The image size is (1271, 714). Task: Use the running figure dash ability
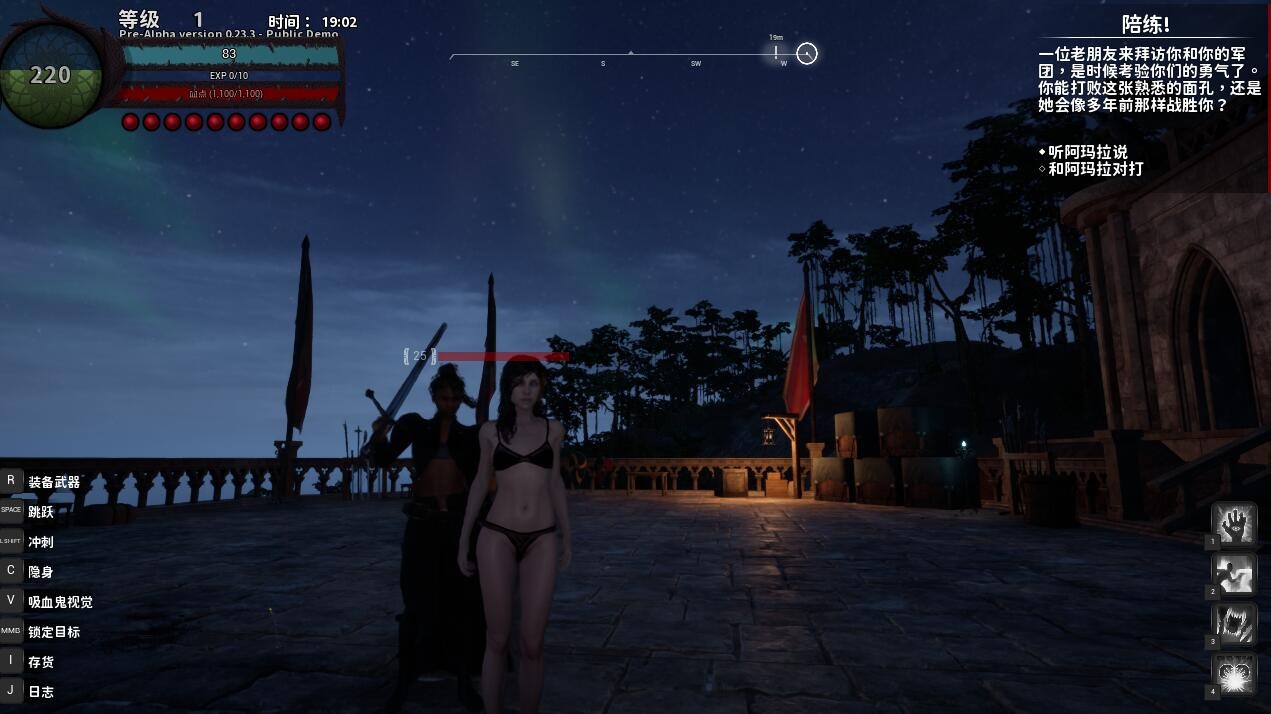coord(1234,575)
